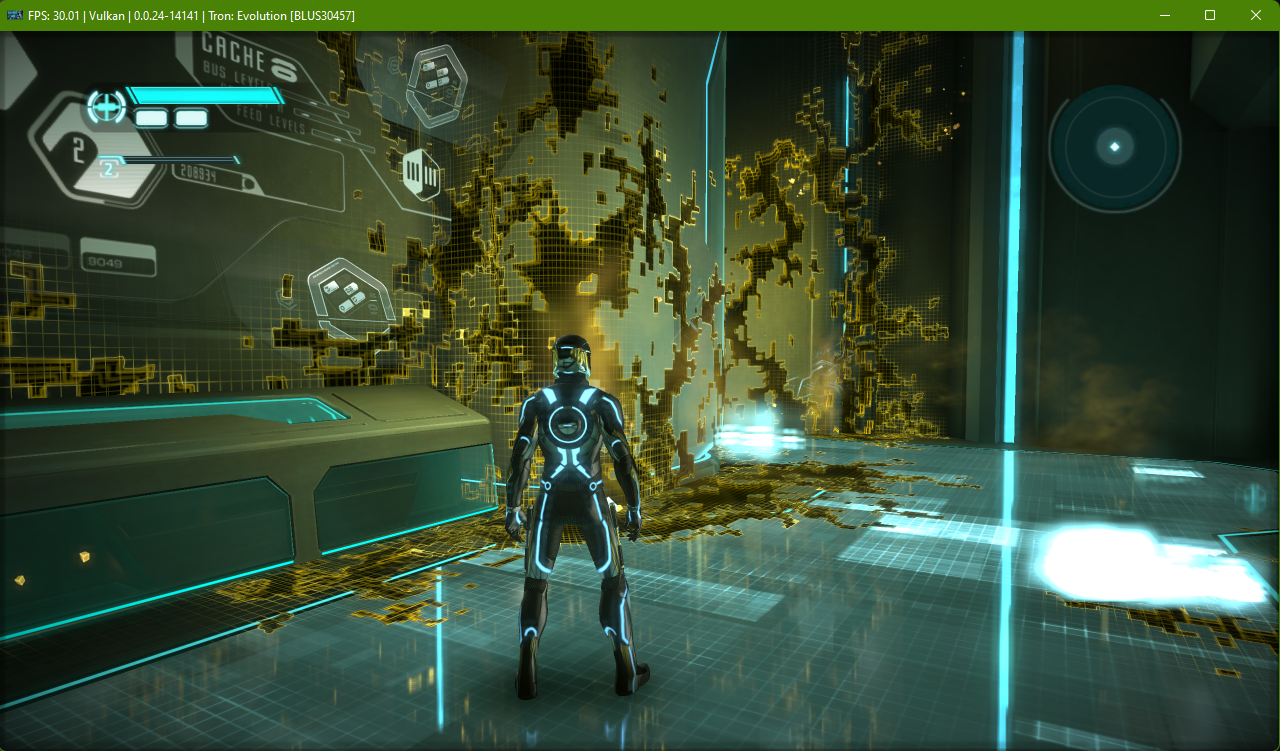Select the targeting reticle icon on the HUD
This screenshot has height=751, width=1280.
point(106,107)
